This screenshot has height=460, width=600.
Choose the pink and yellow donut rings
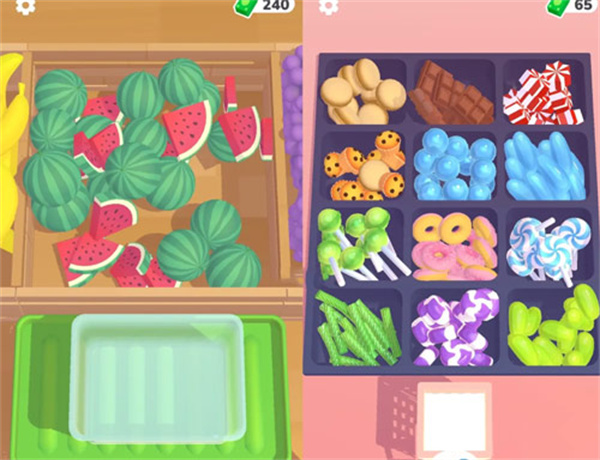(x=453, y=243)
